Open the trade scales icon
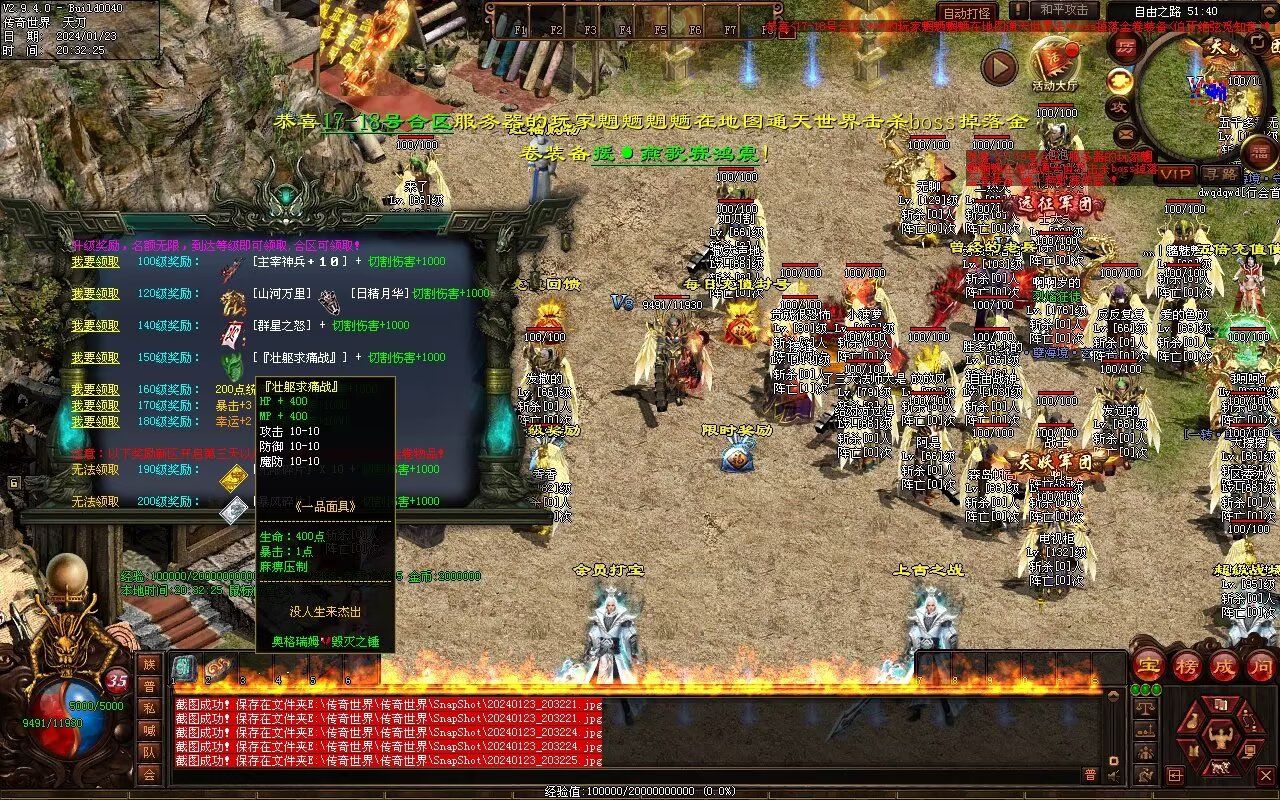Viewport: 1280px width, 800px height. 1146,707
